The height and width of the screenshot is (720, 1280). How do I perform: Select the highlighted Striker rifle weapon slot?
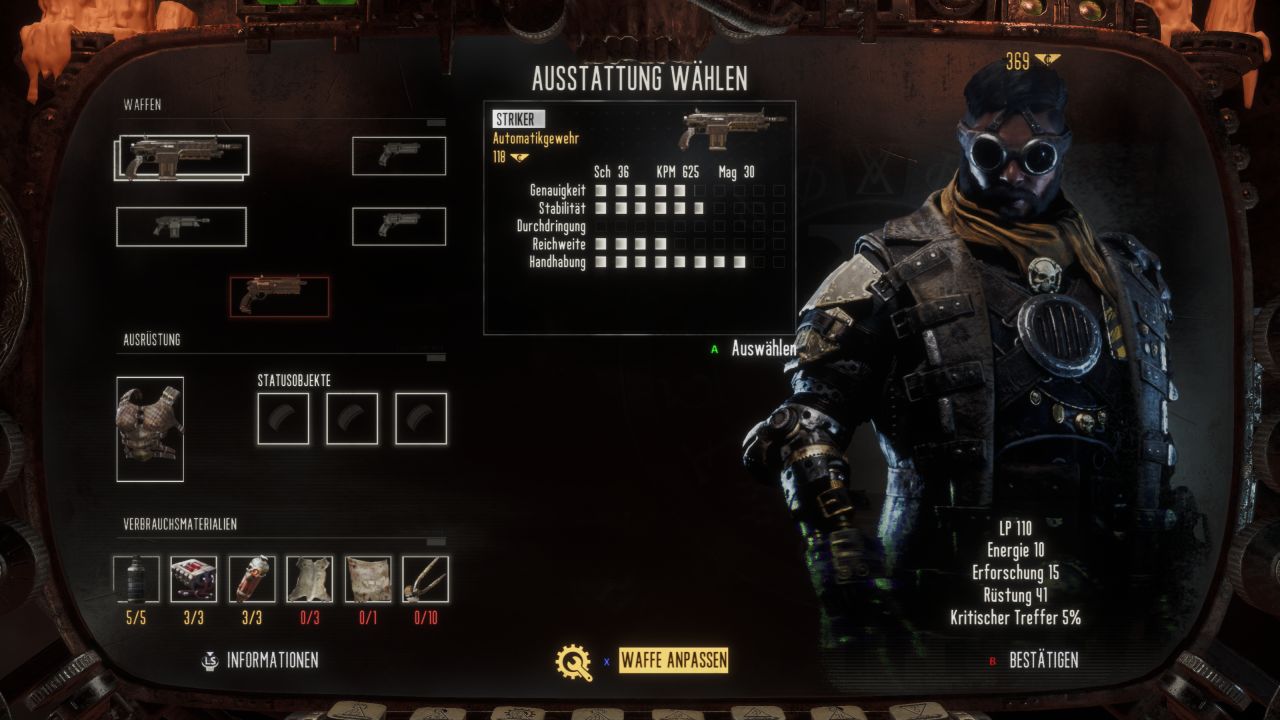(182, 157)
